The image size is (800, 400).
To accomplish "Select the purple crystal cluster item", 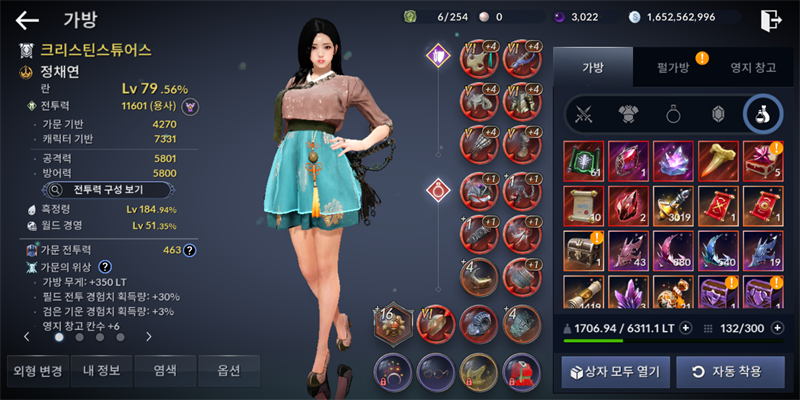I will coord(672,159).
